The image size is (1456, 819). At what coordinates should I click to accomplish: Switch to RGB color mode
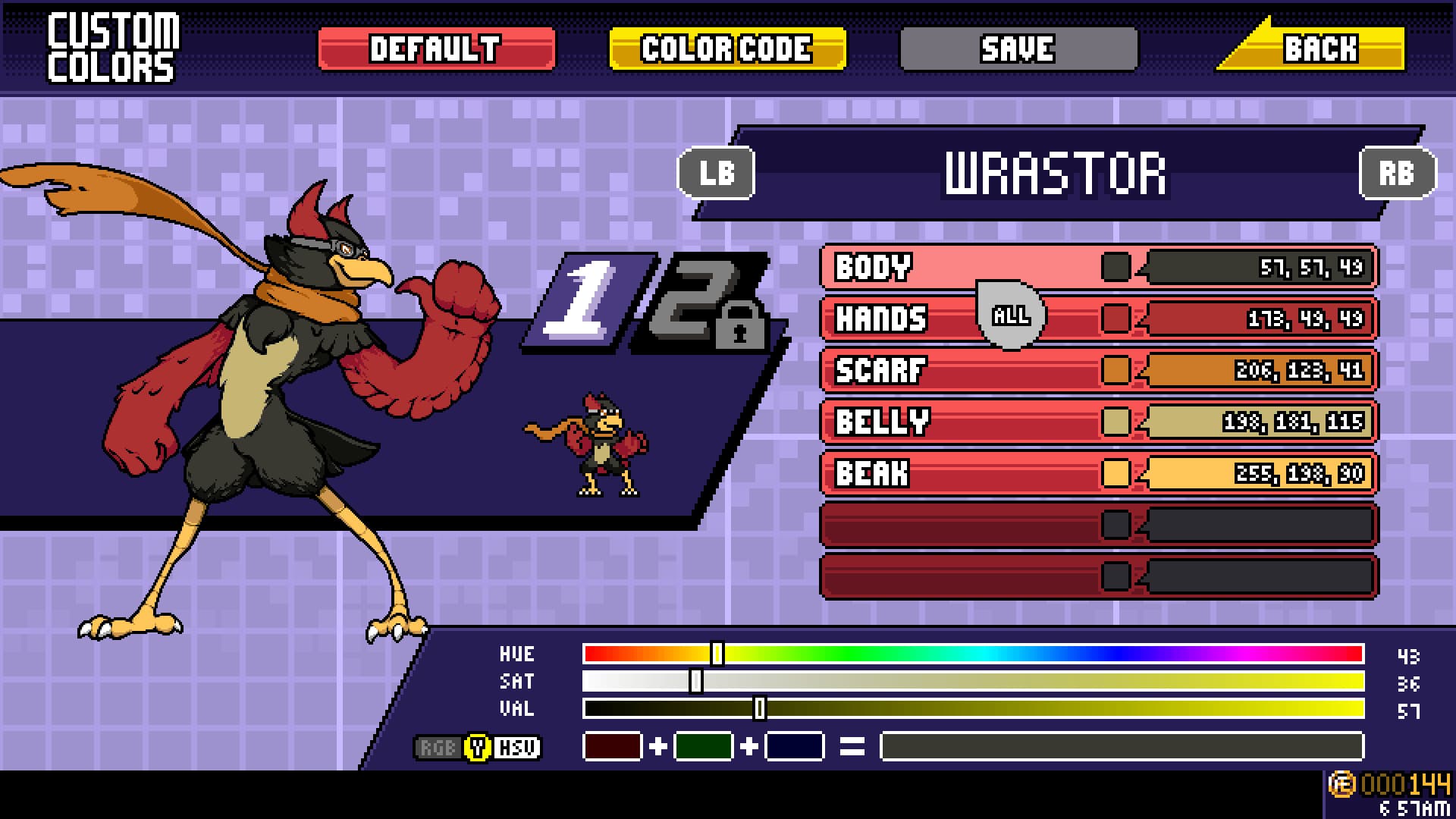pos(441,747)
